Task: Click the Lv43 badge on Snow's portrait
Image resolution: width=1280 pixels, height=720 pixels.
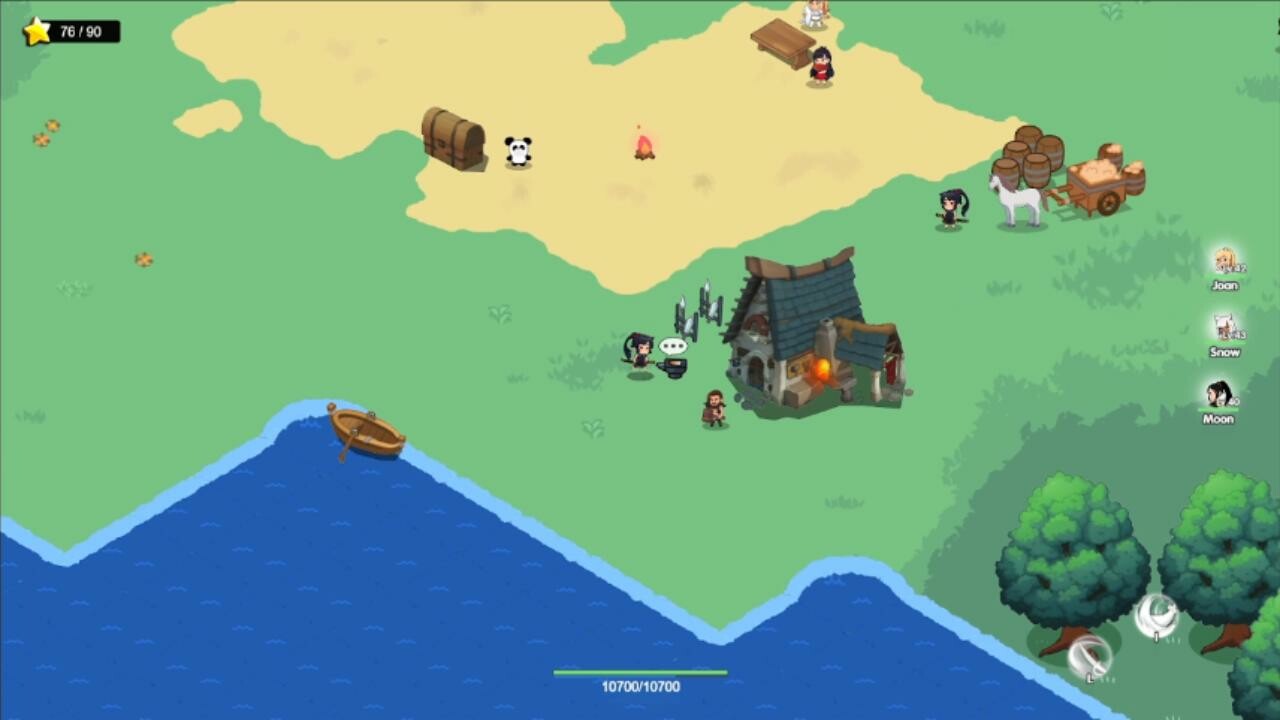Action: tap(1234, 334)
